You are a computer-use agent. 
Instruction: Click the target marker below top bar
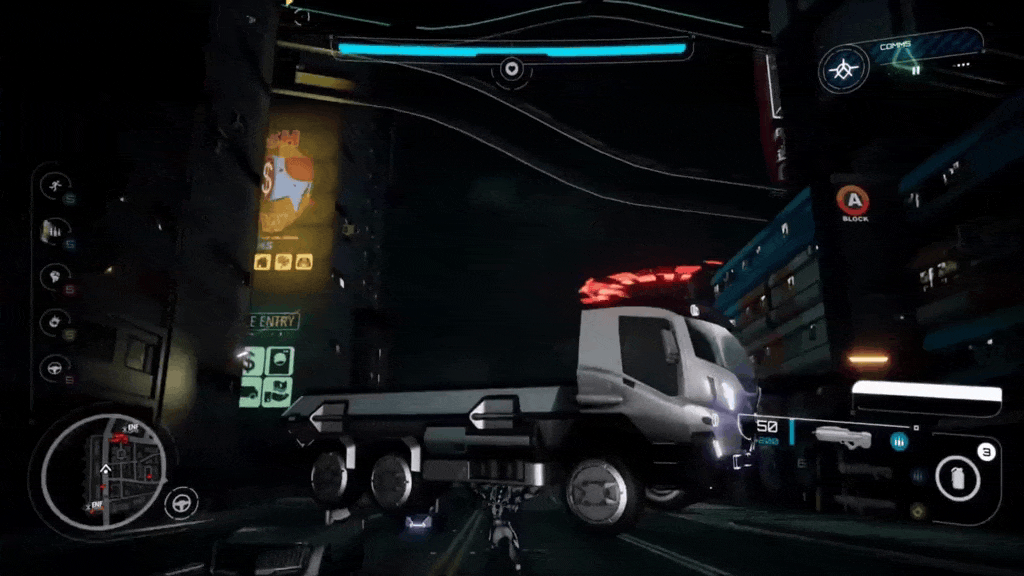[511, 69]
